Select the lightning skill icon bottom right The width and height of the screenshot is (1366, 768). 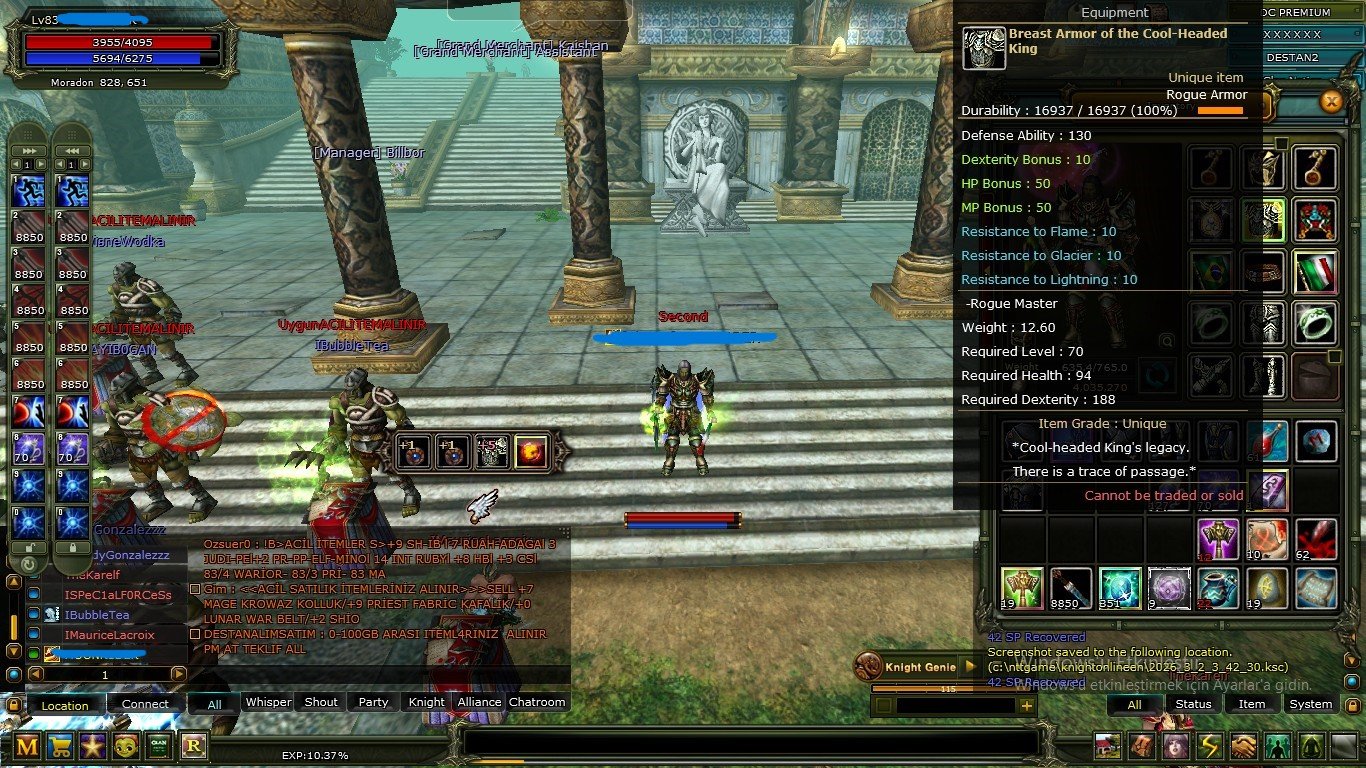pyautogui.click(x=1208, y=745)
